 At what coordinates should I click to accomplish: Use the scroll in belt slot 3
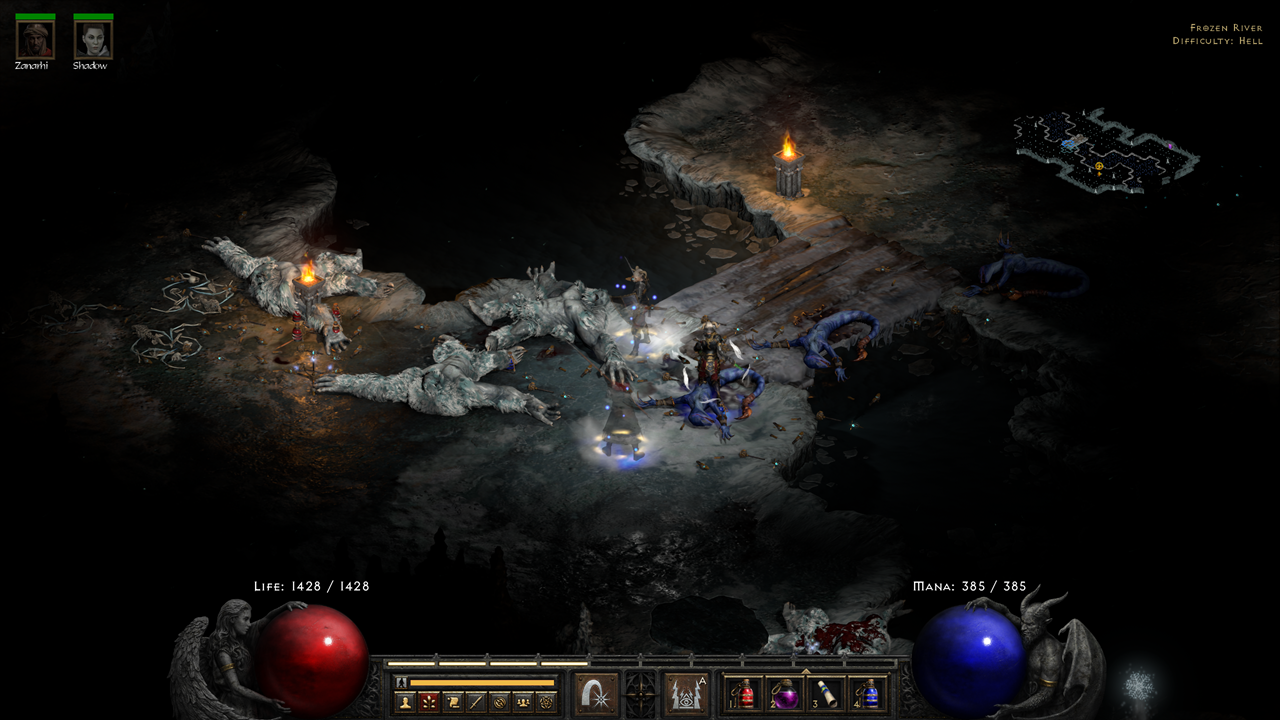[827, 693]
